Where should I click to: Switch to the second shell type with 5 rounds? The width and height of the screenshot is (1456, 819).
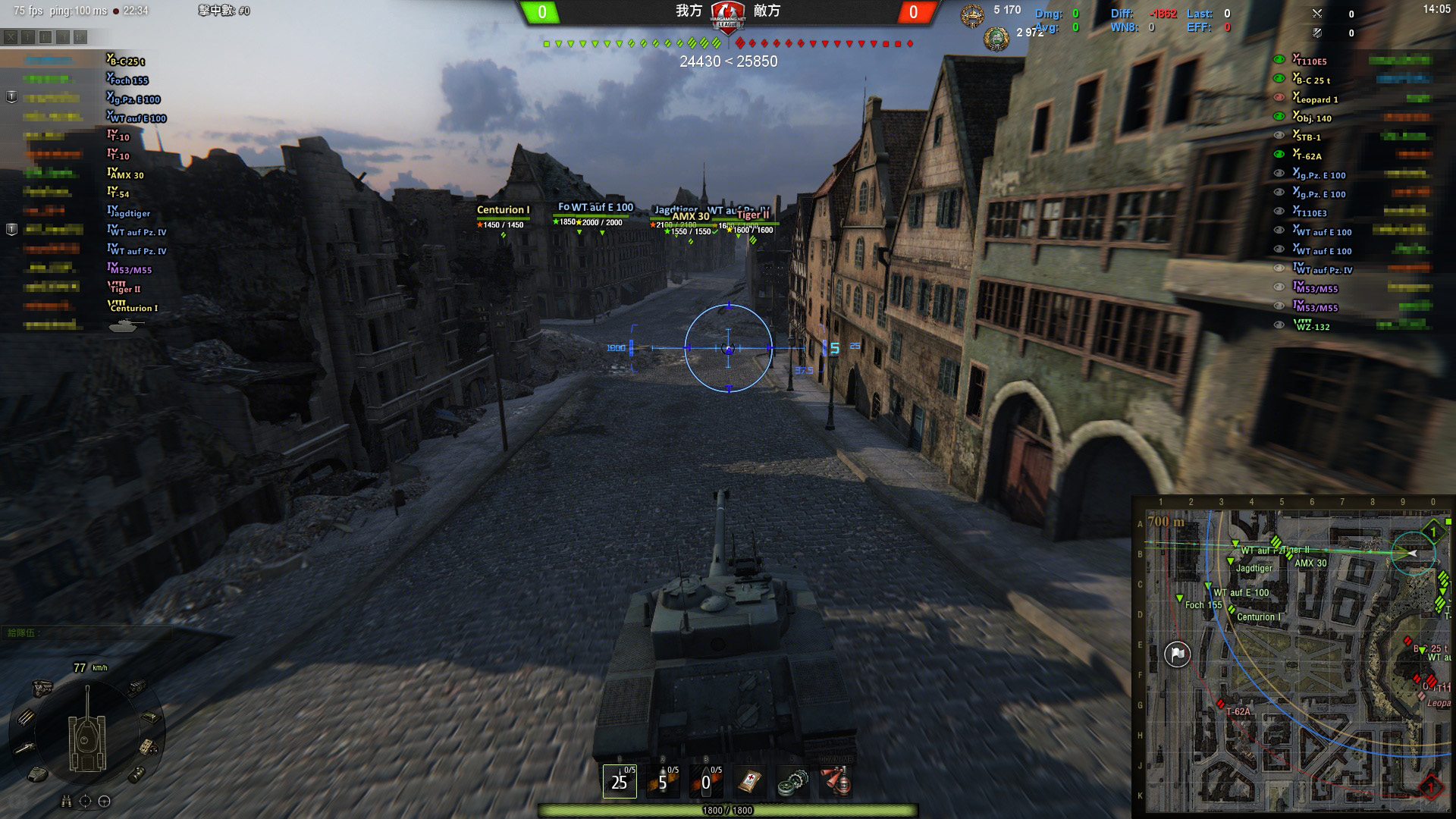[662, 781]
